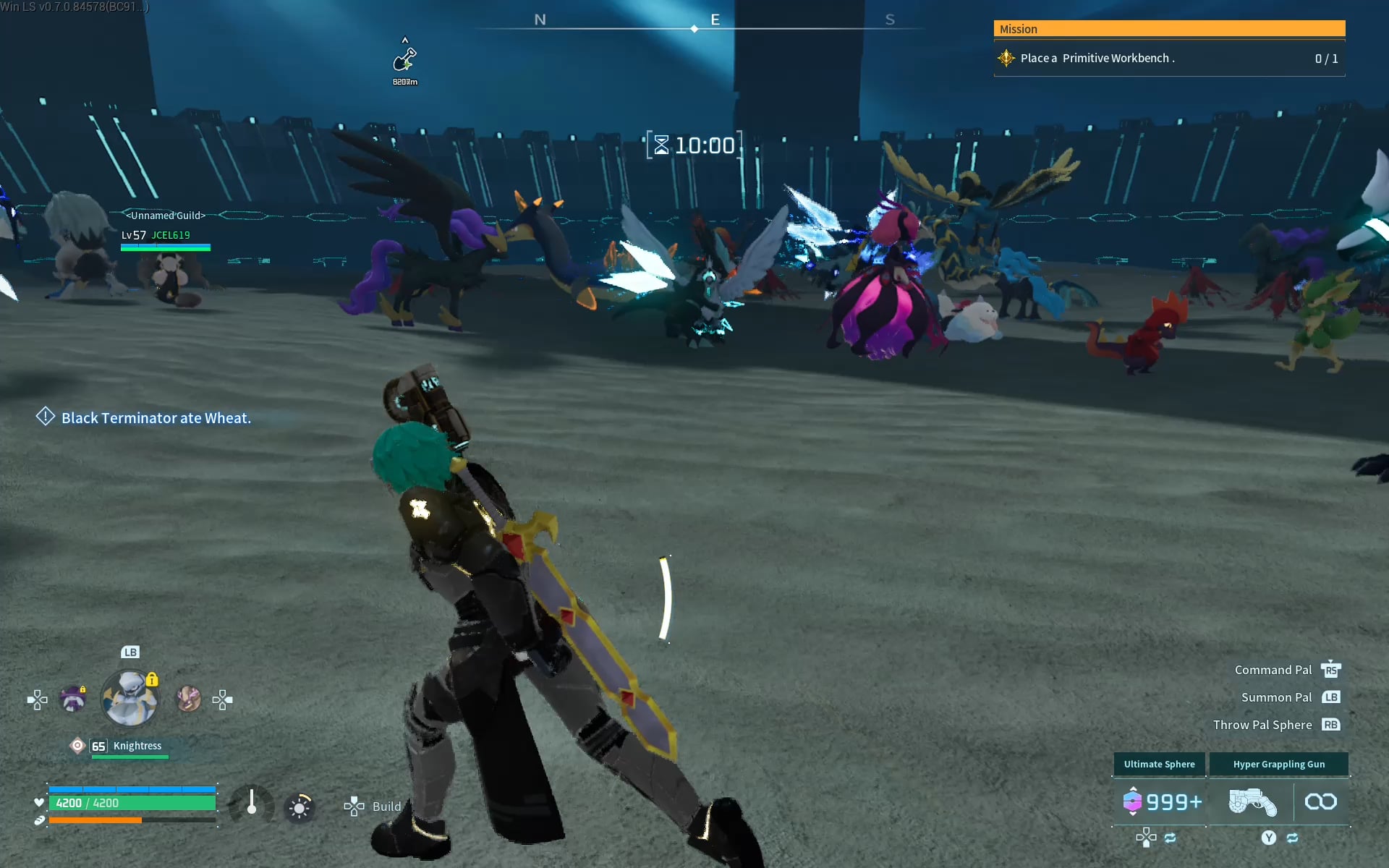Check the thermometer temperature gauge

(251, 804)
